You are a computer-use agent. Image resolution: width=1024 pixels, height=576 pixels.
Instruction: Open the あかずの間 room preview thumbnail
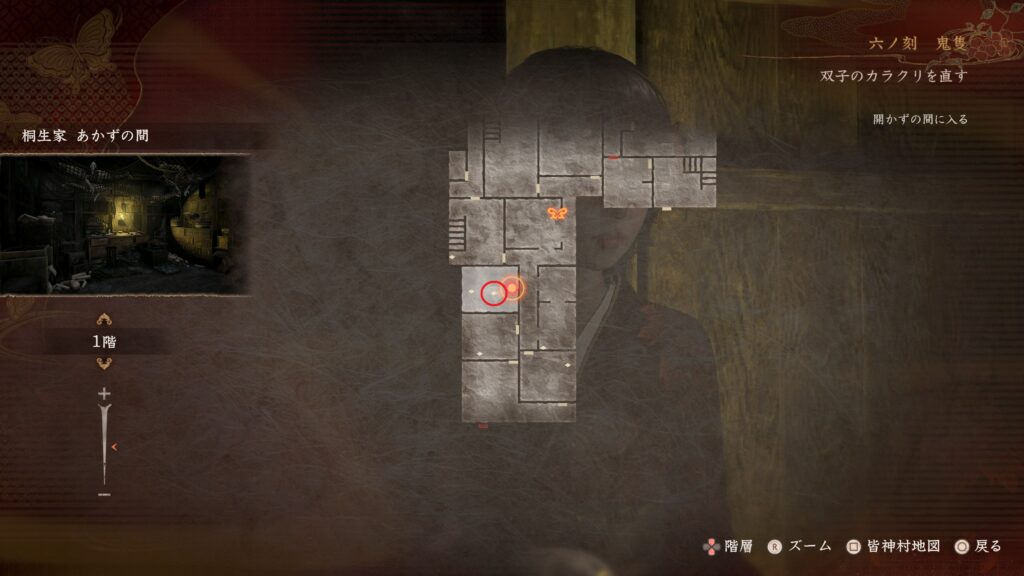coord(124,224)
